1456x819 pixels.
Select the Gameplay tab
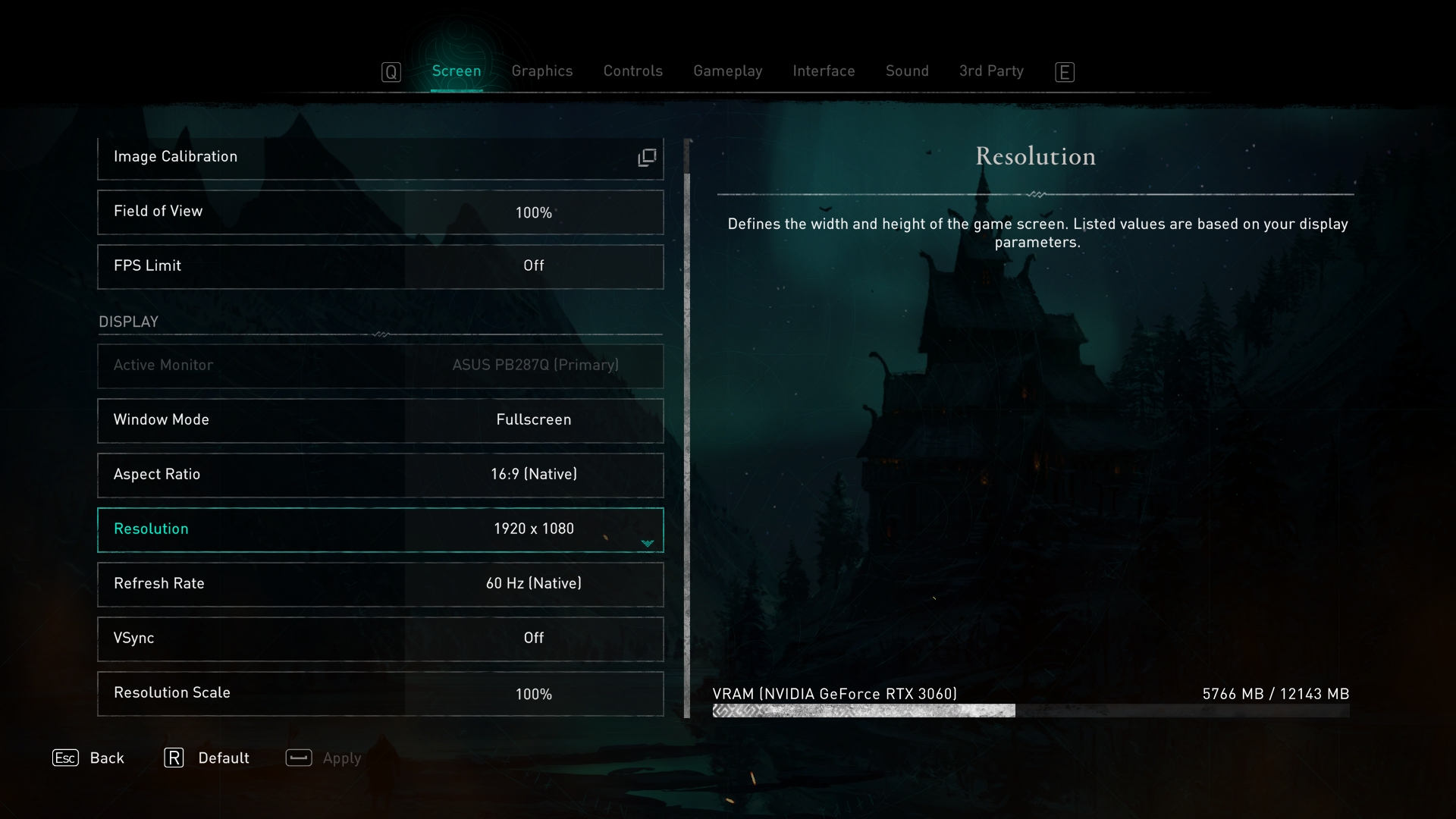click(727, 71)
